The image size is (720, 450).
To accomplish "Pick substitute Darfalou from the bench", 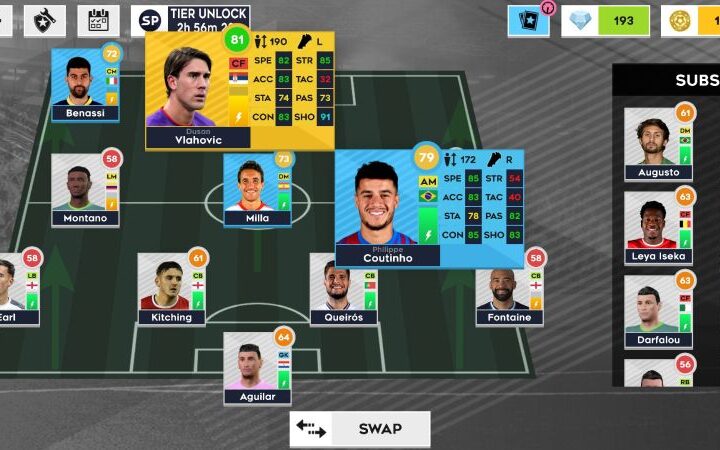I will [658, 311].
